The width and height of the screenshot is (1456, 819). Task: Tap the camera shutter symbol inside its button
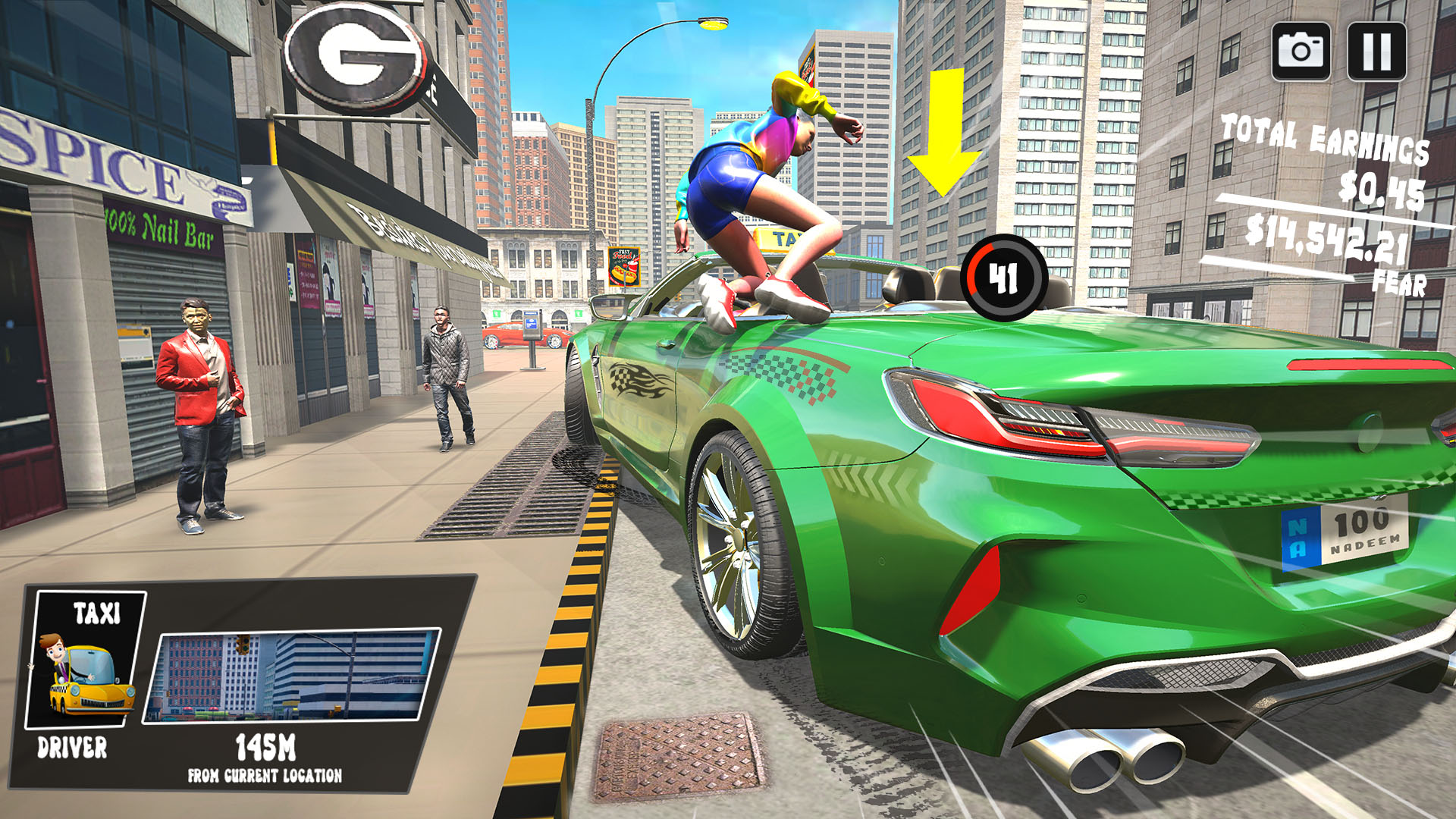pos(1300,51)
